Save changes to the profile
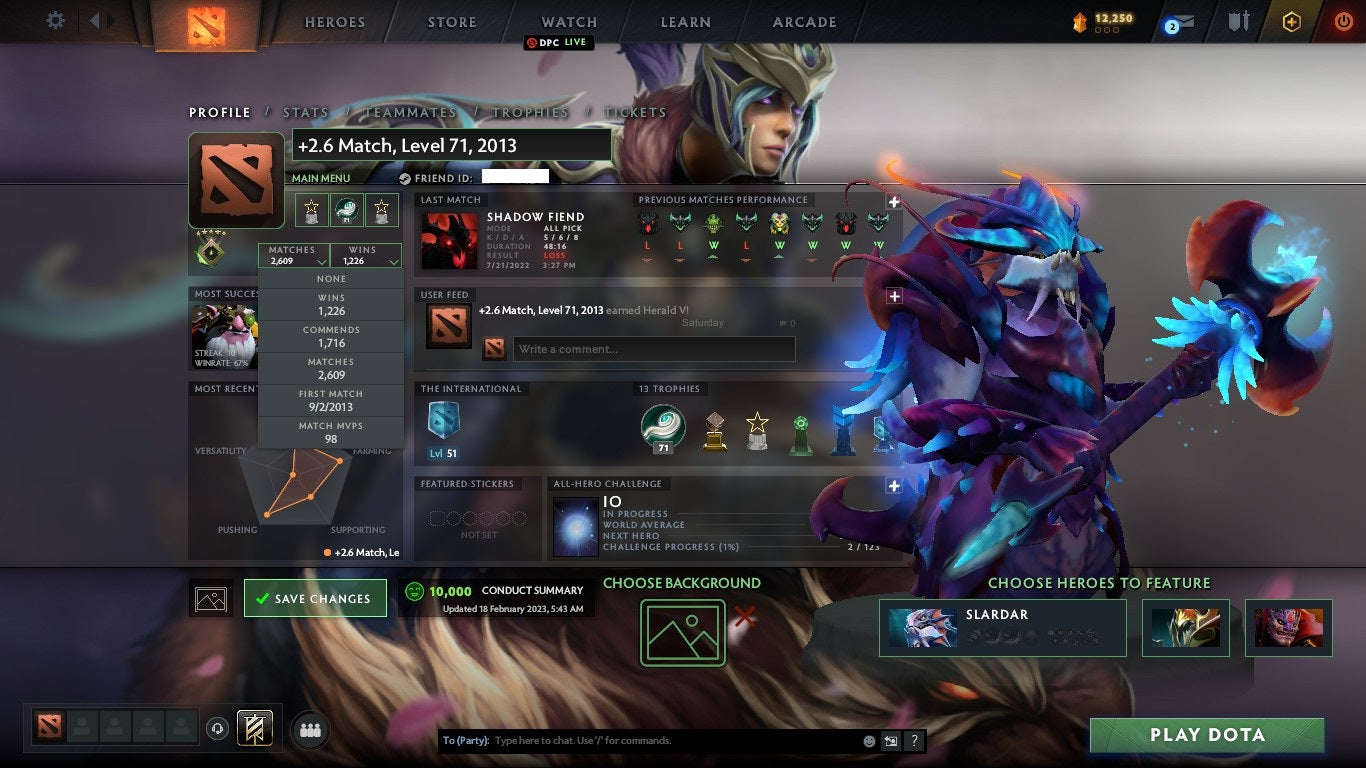This screenshot has height=768, width=1366. [315, 598]
